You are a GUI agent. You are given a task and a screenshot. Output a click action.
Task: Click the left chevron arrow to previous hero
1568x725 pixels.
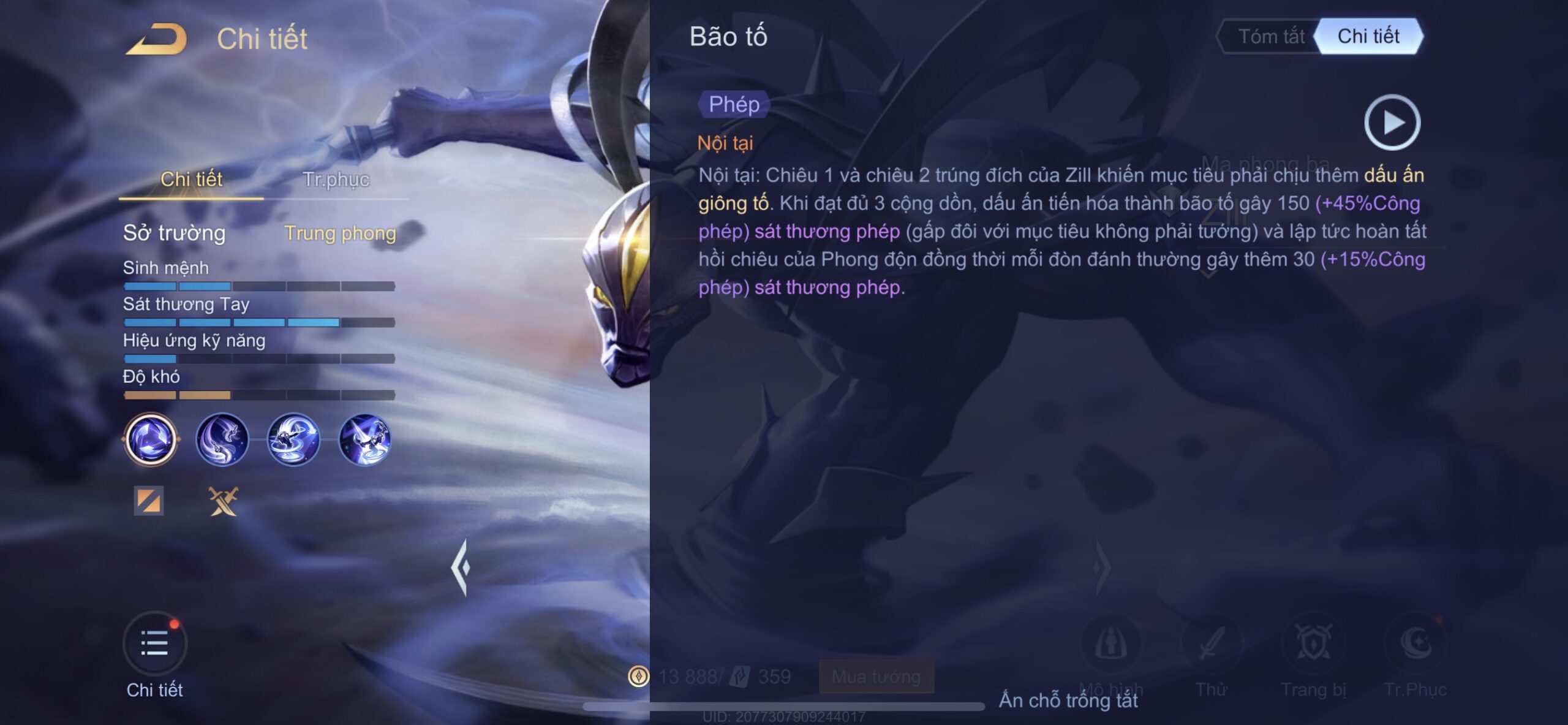[x=461, y=567]
